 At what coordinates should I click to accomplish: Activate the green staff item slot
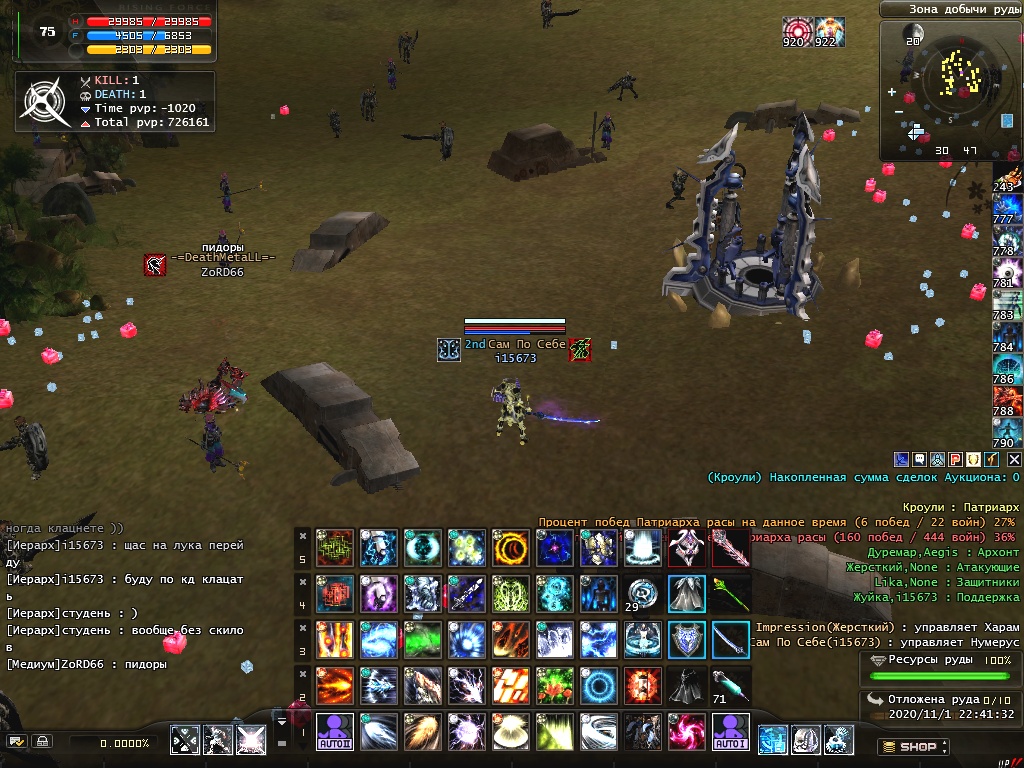(x=731, y=593)
